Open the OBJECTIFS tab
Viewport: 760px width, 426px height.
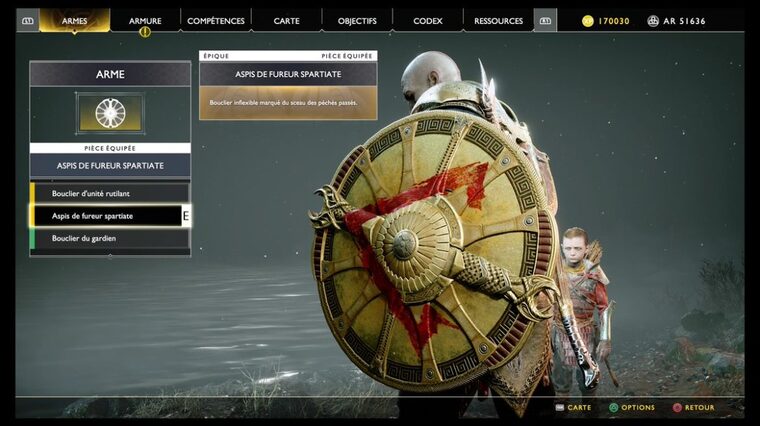point(357,20)
